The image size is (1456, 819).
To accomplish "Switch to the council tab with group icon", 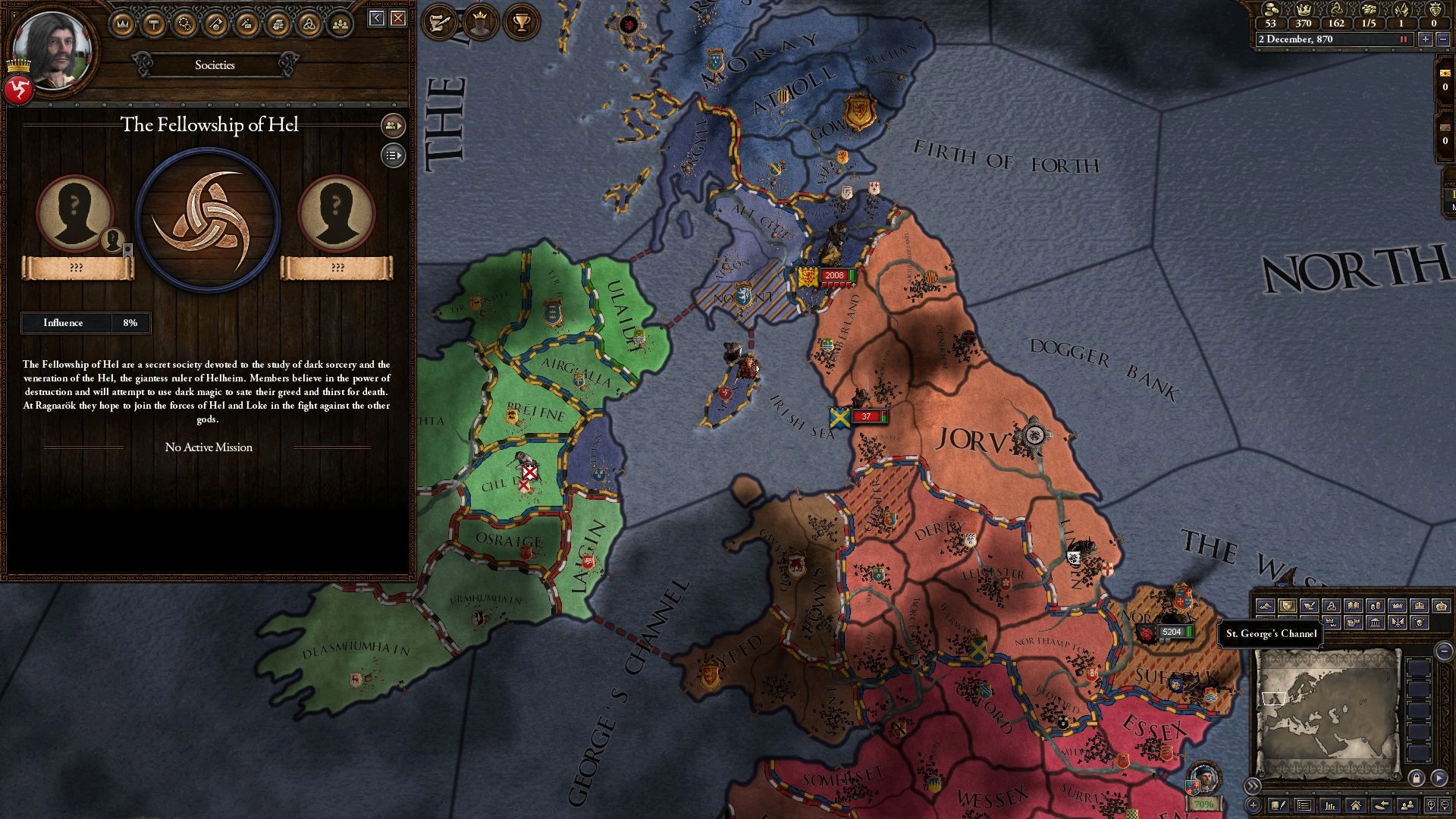I will point(340,24).
